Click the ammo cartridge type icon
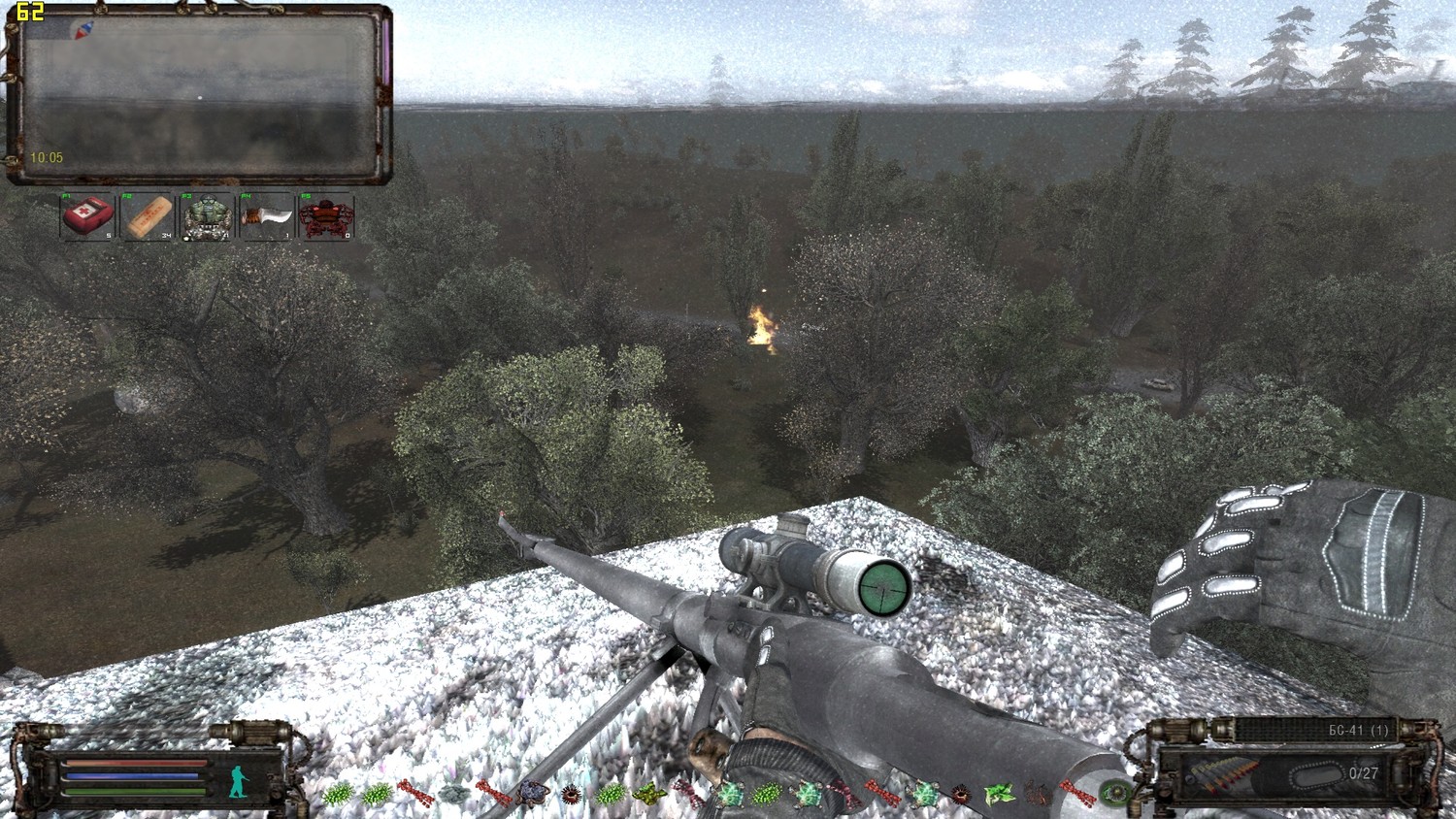The image size is (1456, 819). 1223,775
